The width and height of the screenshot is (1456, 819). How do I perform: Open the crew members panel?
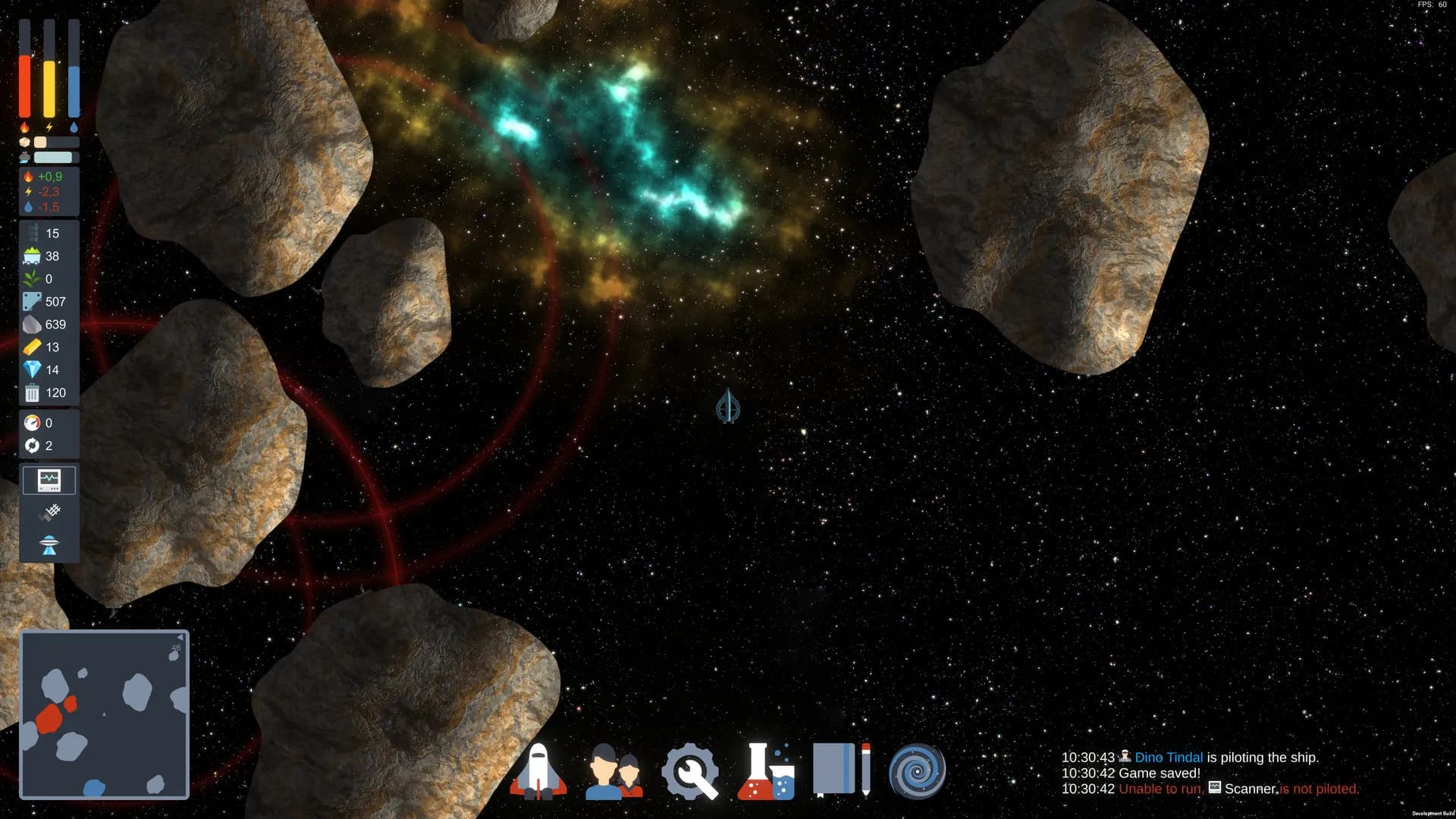(613, 771)
